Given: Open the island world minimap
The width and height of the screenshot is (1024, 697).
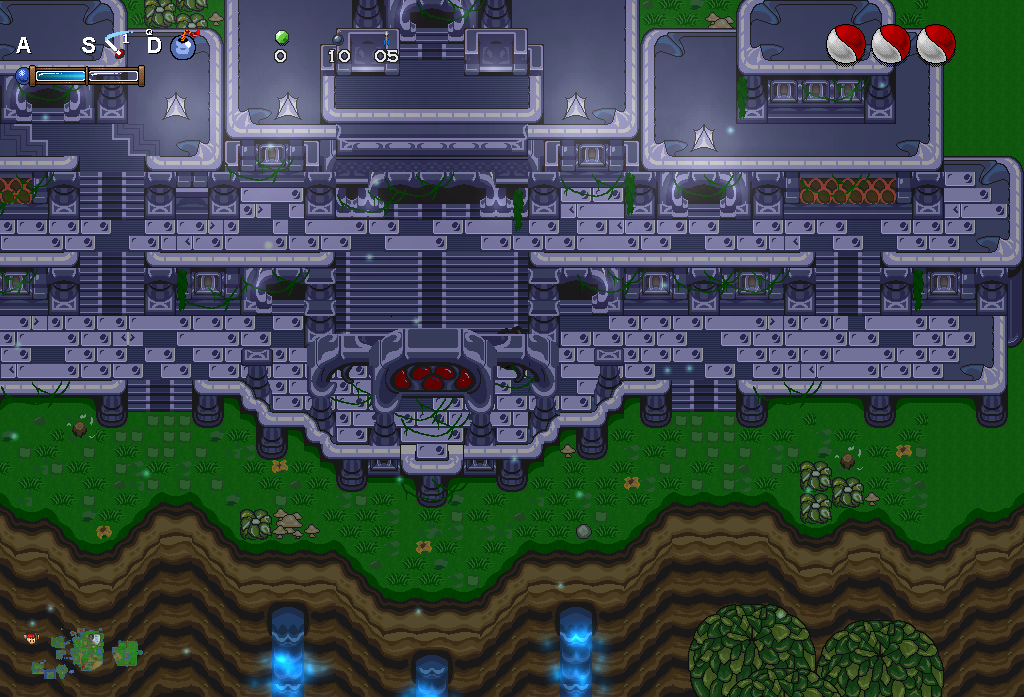Looking at the screenshot, I should 88,650.
